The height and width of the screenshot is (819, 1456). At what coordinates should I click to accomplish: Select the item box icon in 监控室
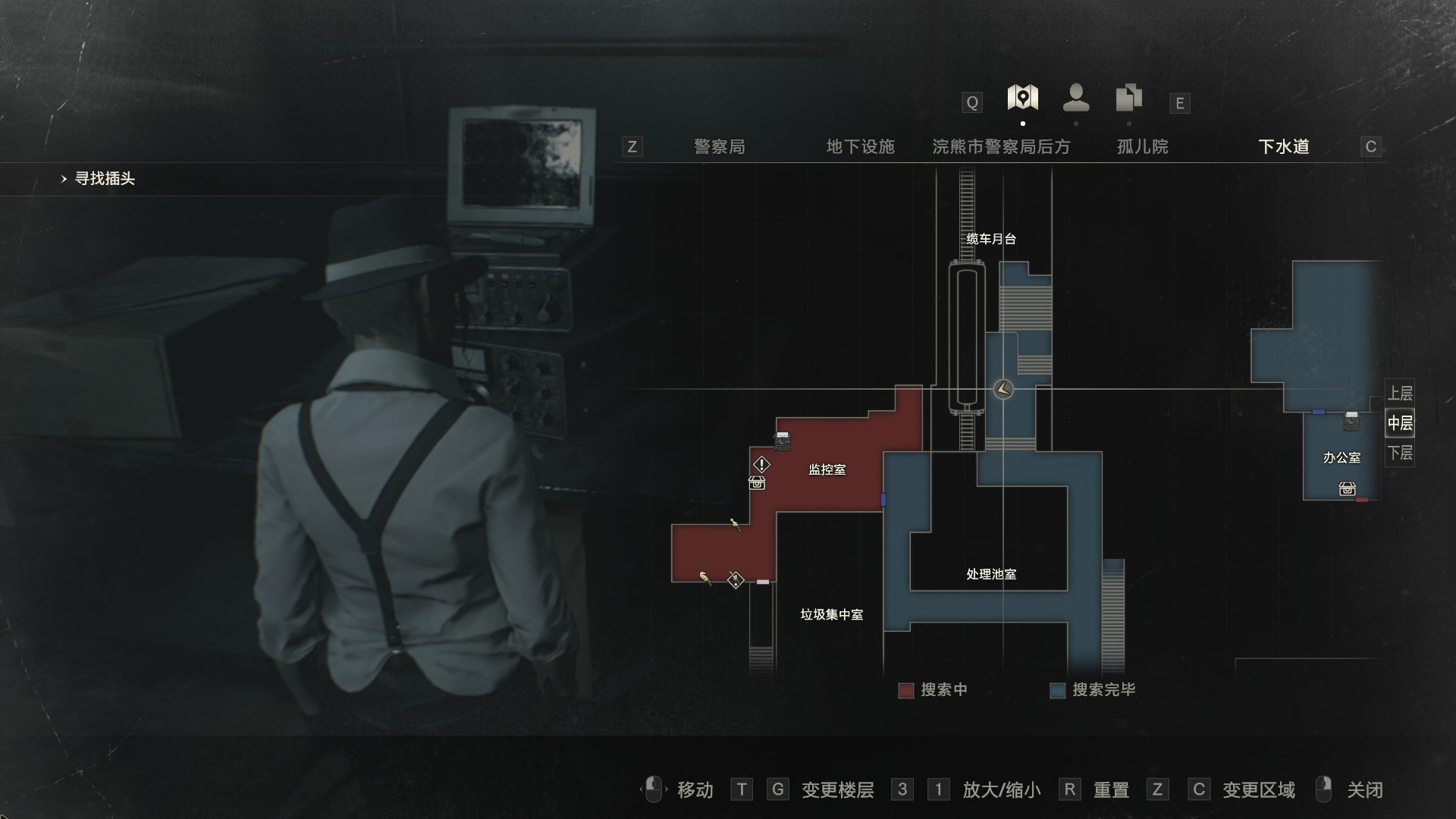click(757, 483)
